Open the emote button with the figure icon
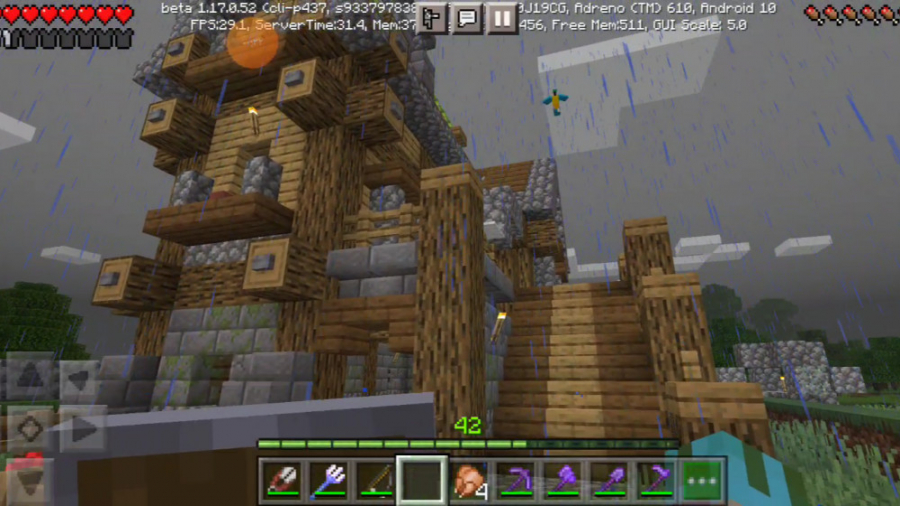Viewport: 900px width, 506px height. (432, 17)
